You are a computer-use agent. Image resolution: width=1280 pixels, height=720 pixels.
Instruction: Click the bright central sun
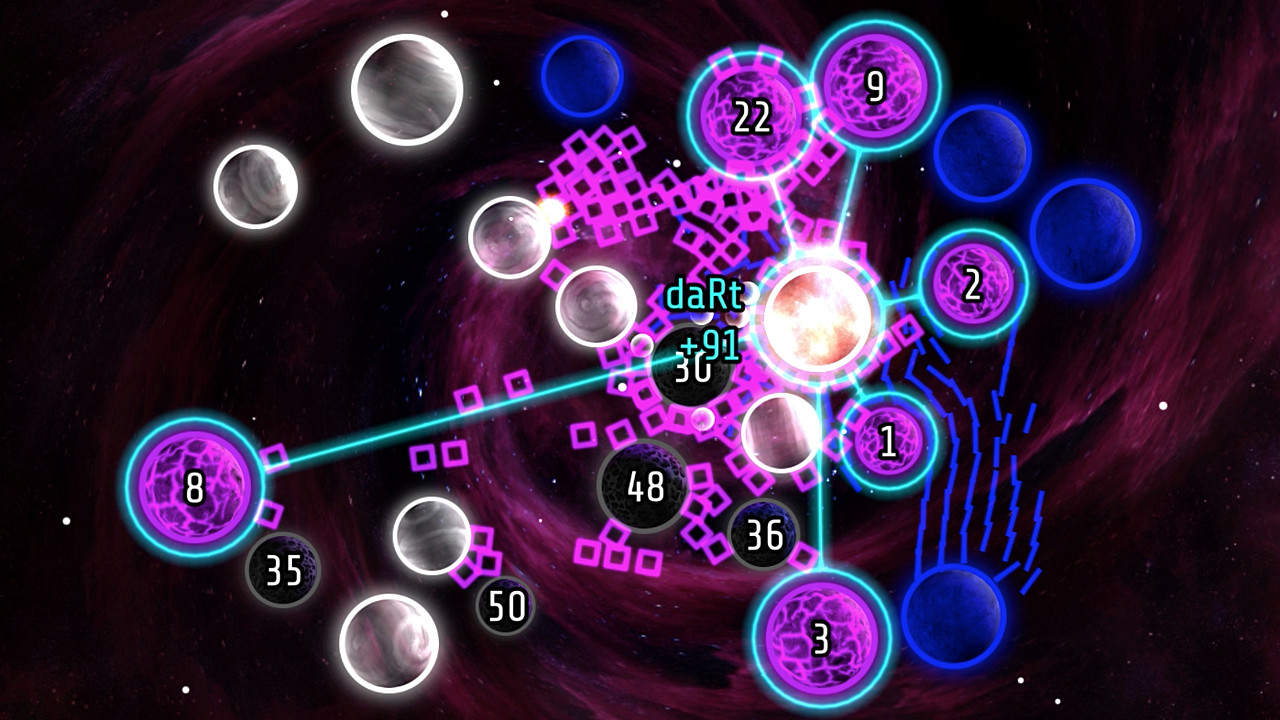[x=820, y=315]
